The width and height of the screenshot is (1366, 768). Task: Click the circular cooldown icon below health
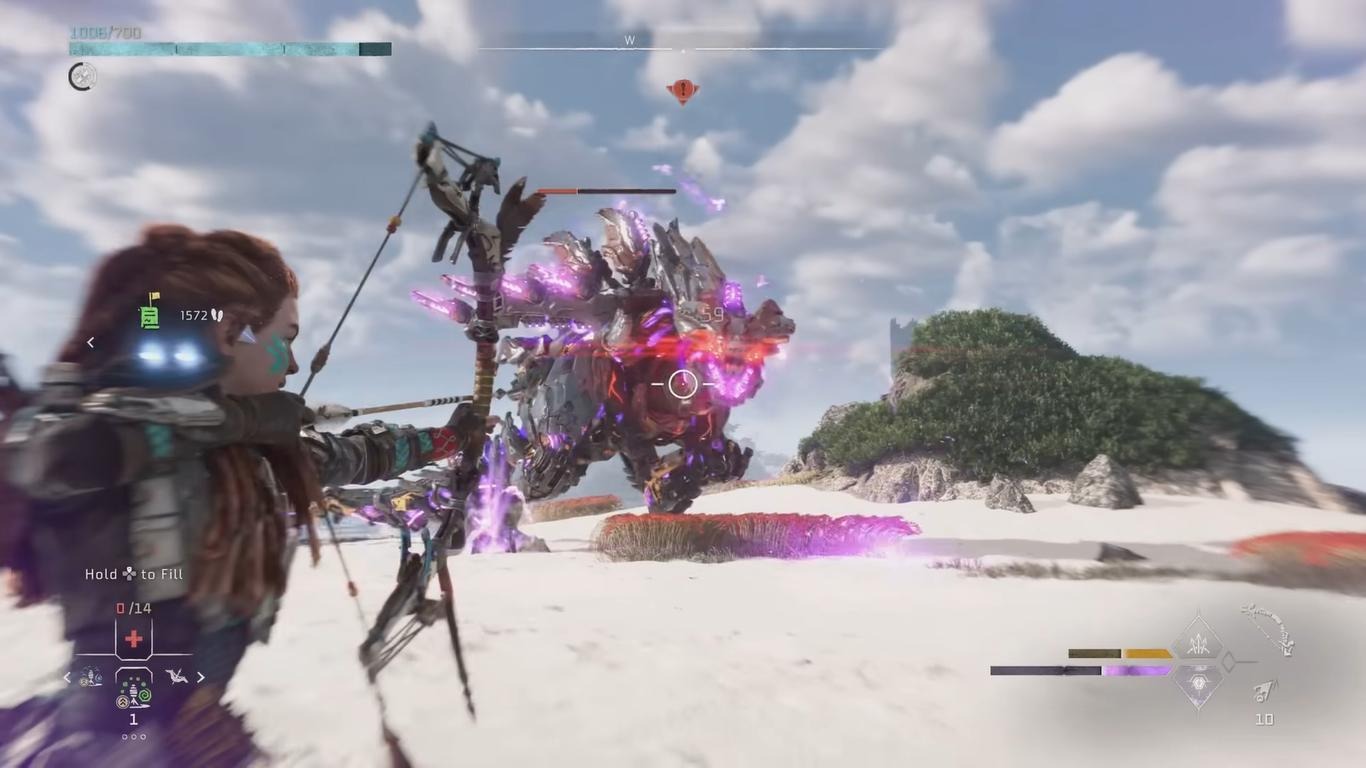coord(83,76)
